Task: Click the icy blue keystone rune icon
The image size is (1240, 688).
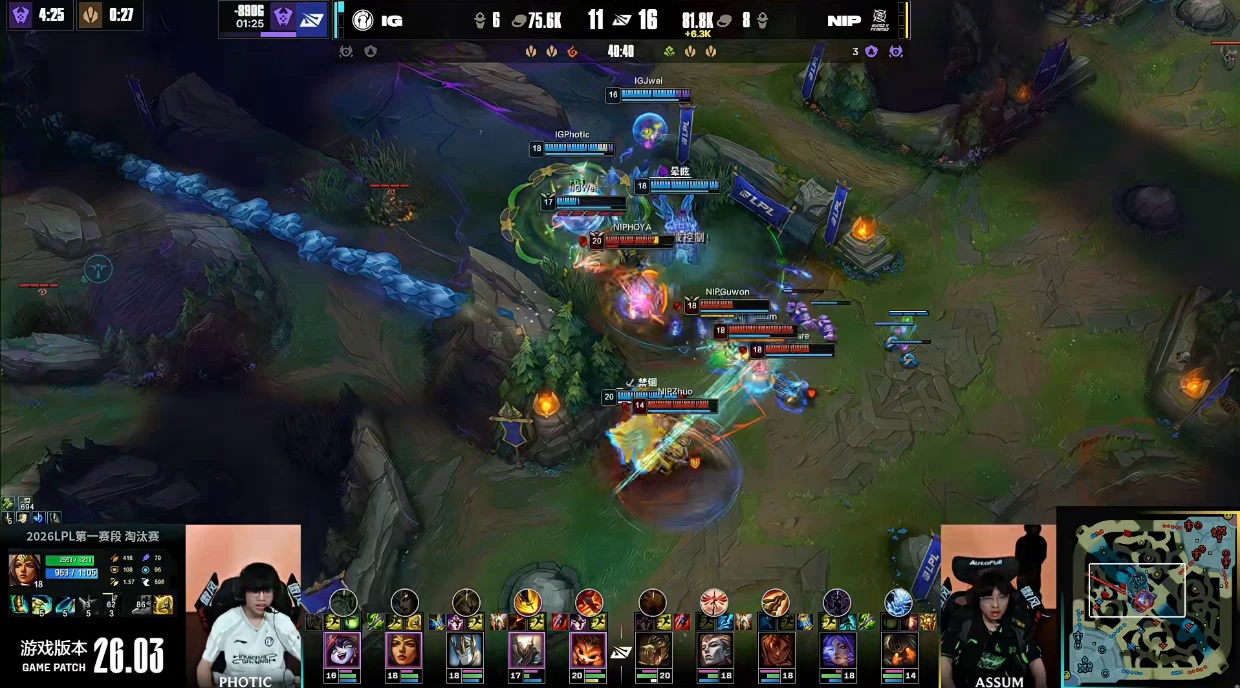Action: (898, 602)
